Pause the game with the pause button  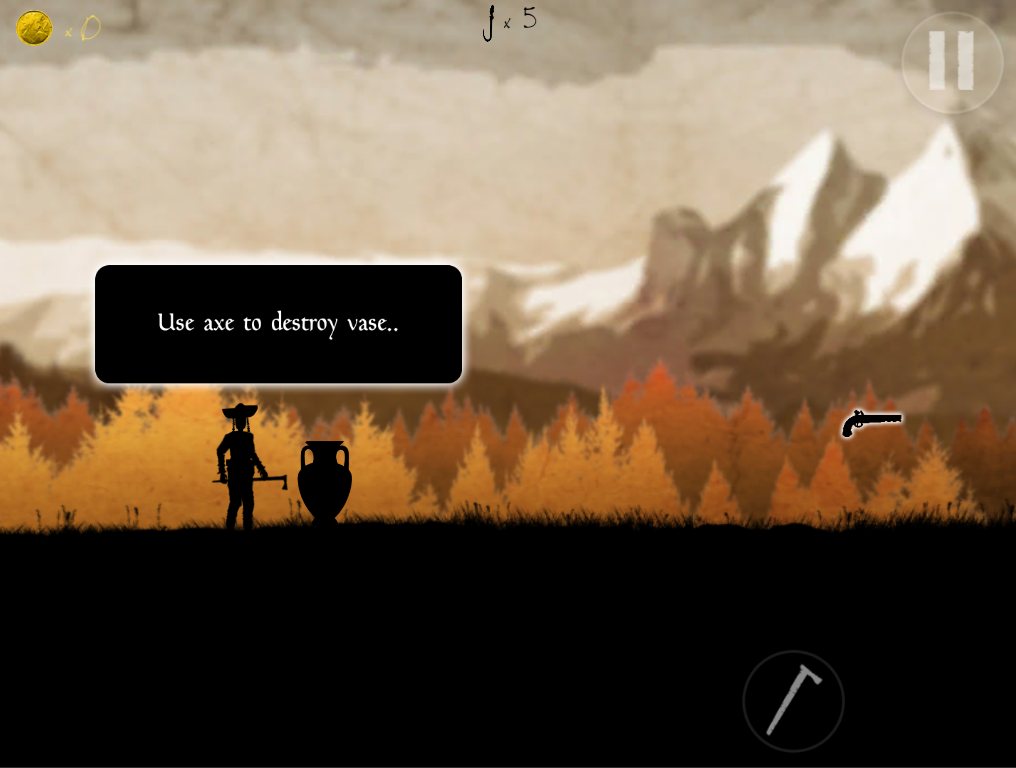pos(951,61)
